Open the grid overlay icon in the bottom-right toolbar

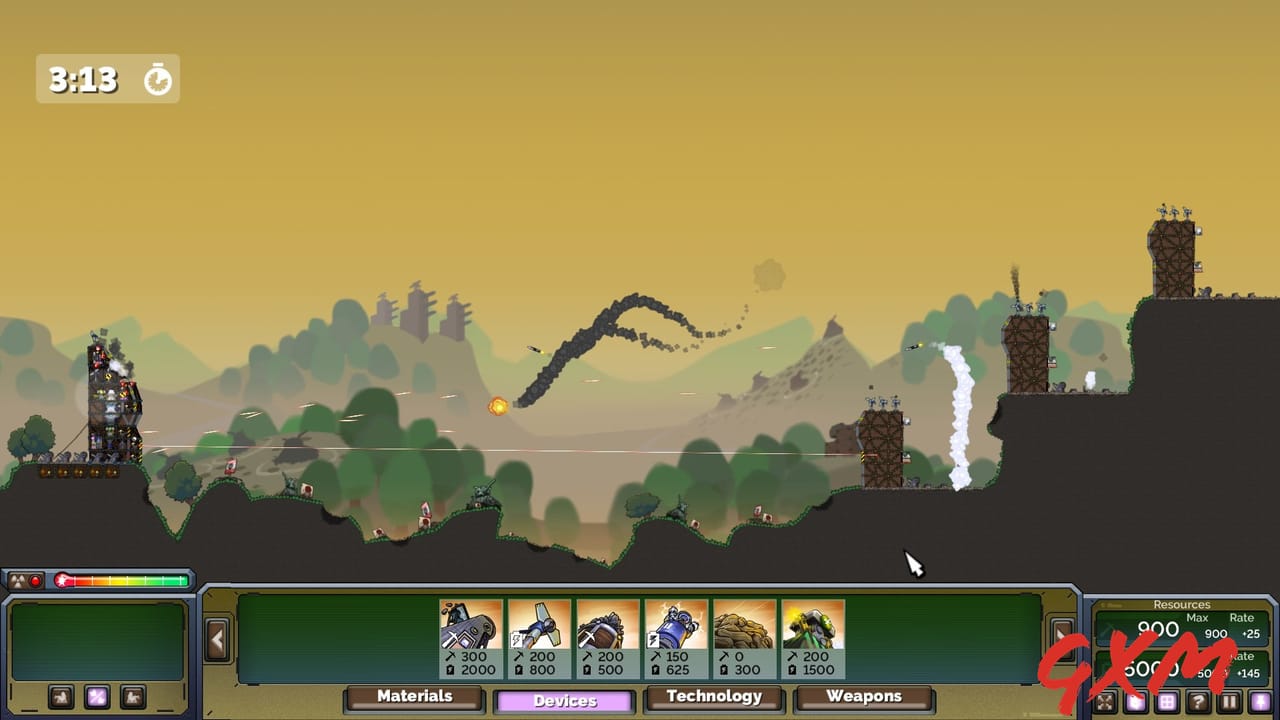pyautogui.click(x=1166, y=701)
